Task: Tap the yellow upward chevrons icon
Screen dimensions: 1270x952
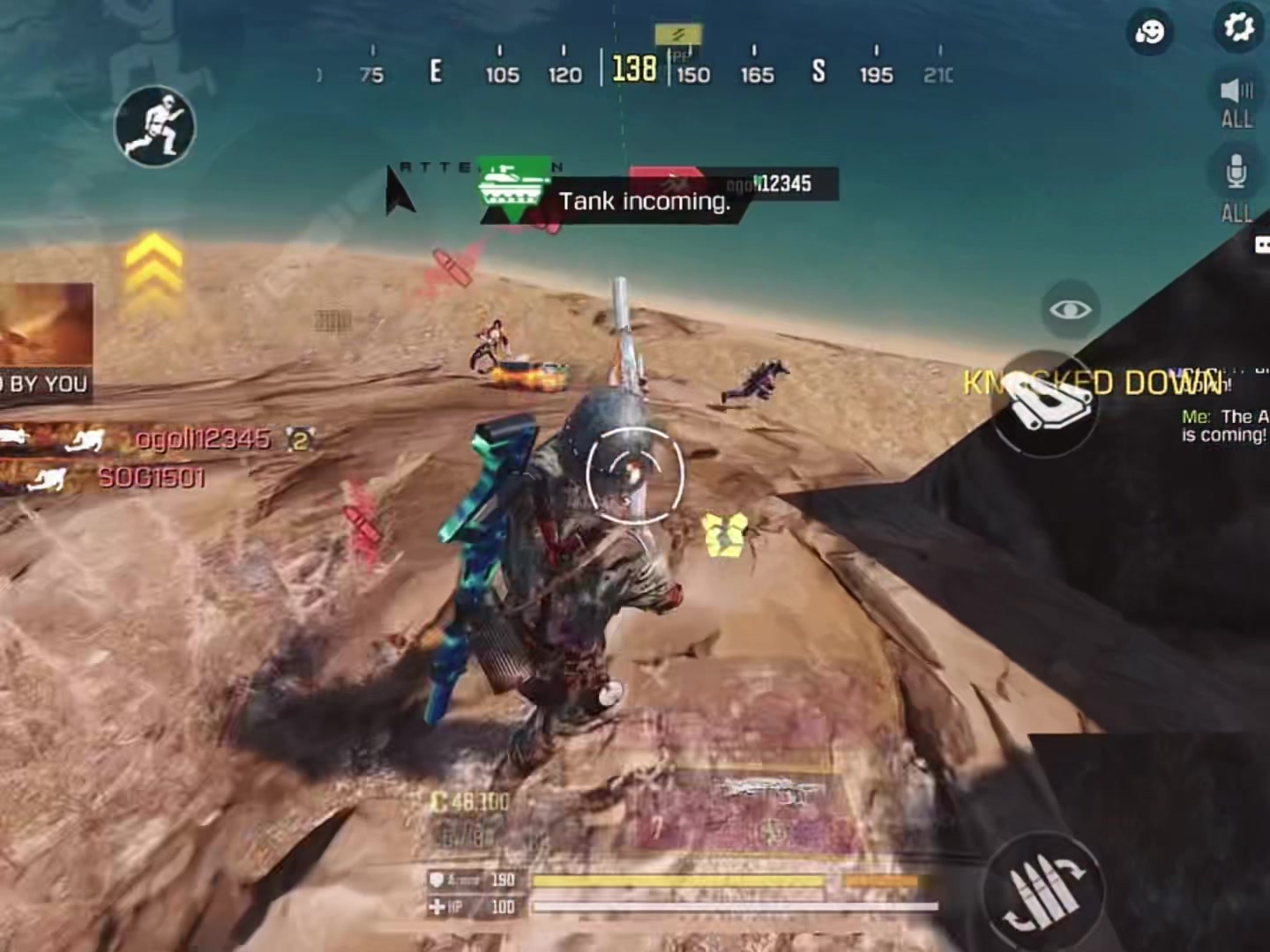Action: click(x=154, y=264)
